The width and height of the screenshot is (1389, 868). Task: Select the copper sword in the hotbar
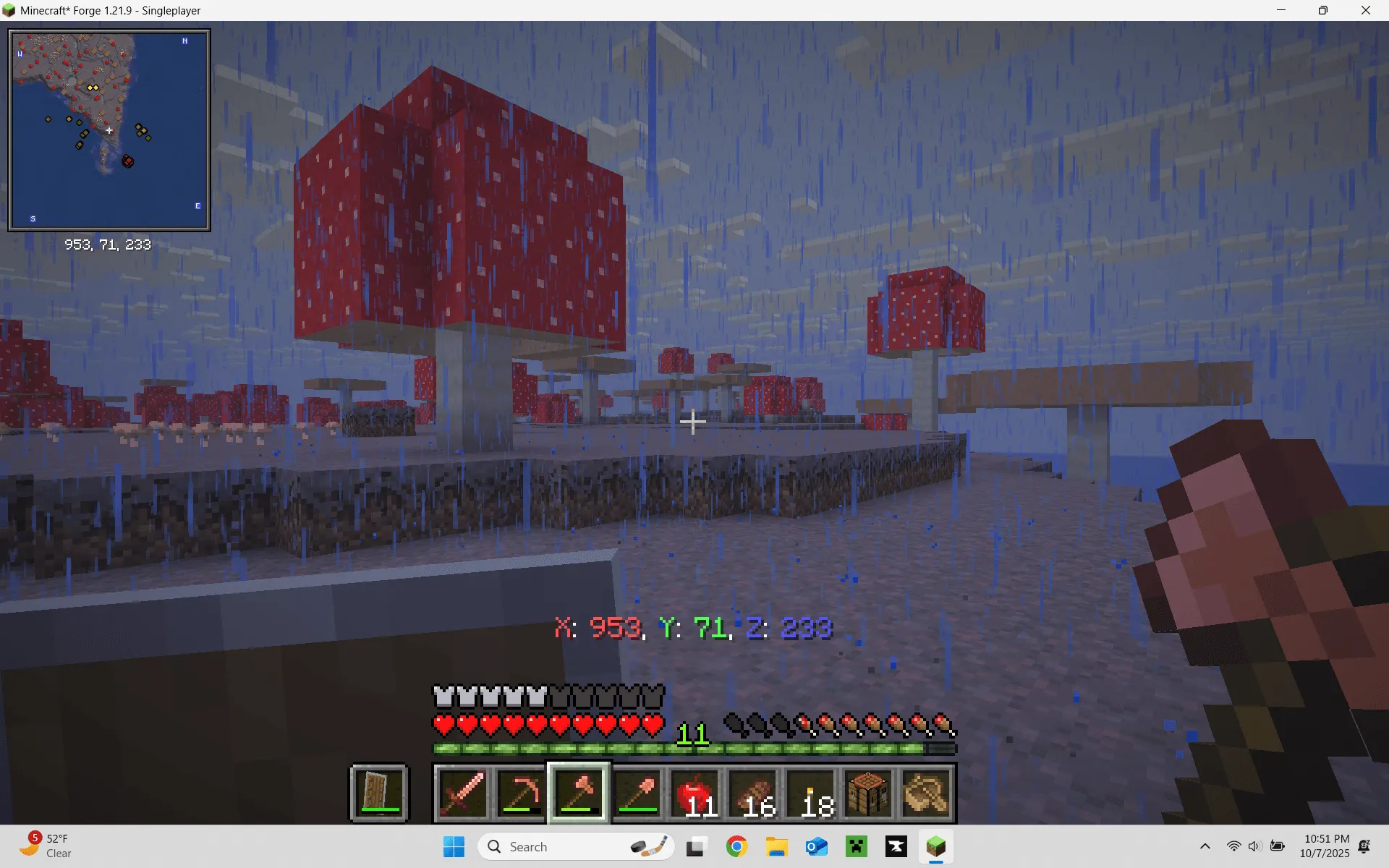click(x=463, y=793)
